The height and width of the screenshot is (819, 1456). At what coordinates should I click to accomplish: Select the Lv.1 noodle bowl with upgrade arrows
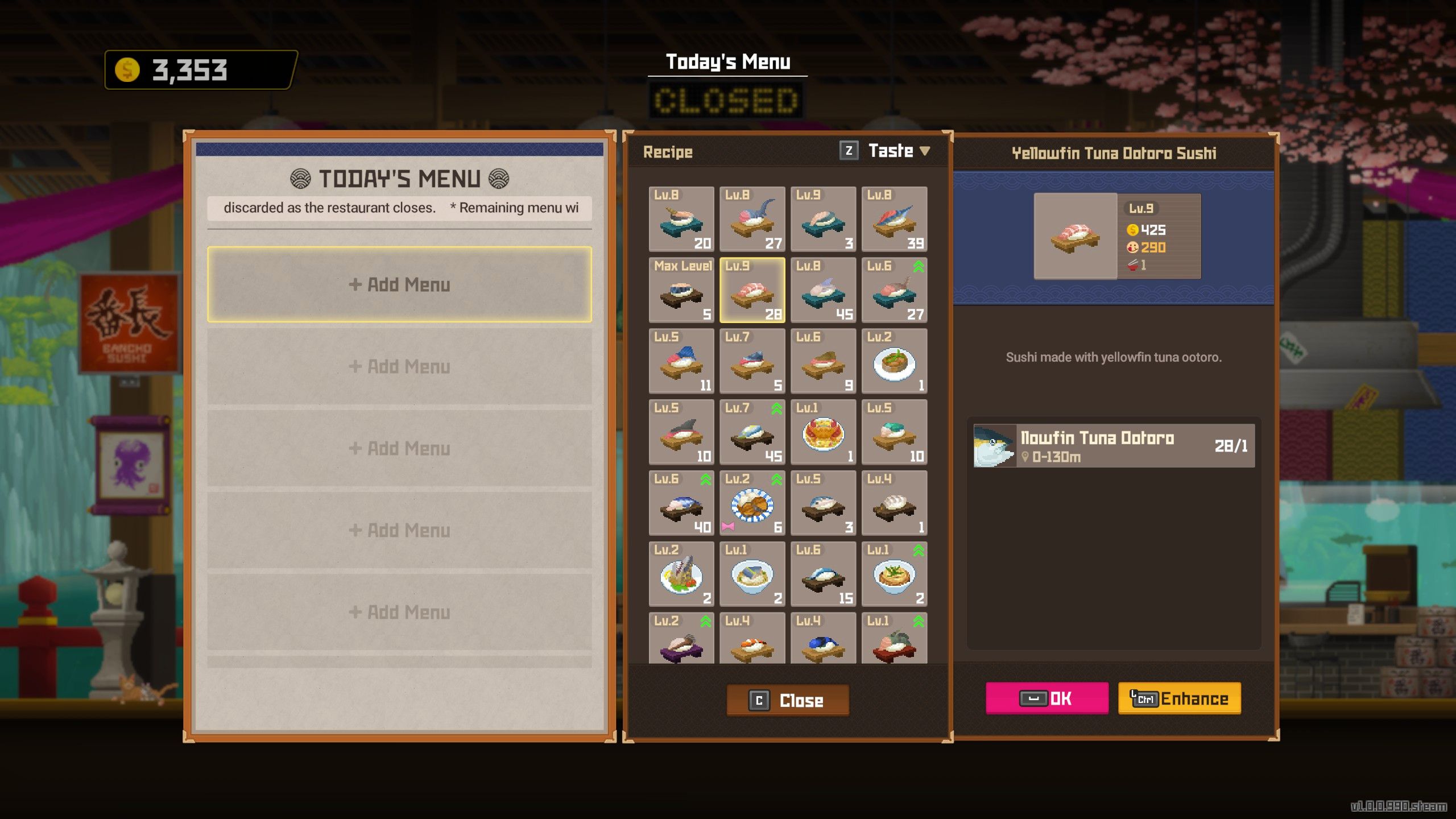pyautogui.click(x=894, y=573)
